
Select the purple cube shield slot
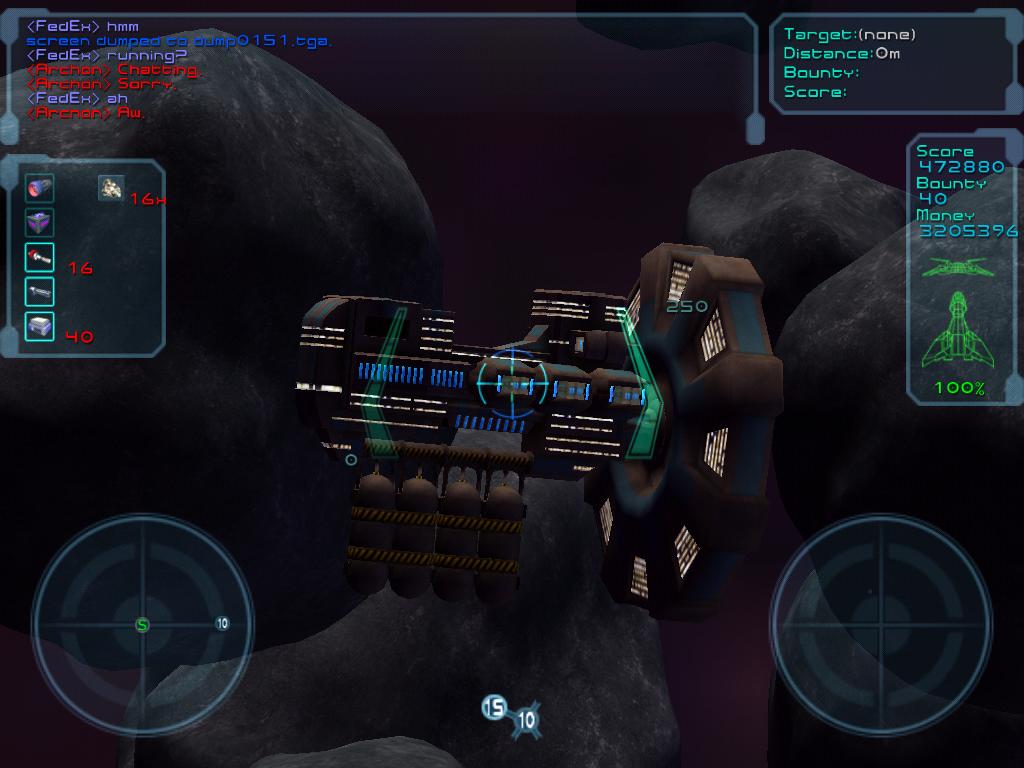click(39, 222)
